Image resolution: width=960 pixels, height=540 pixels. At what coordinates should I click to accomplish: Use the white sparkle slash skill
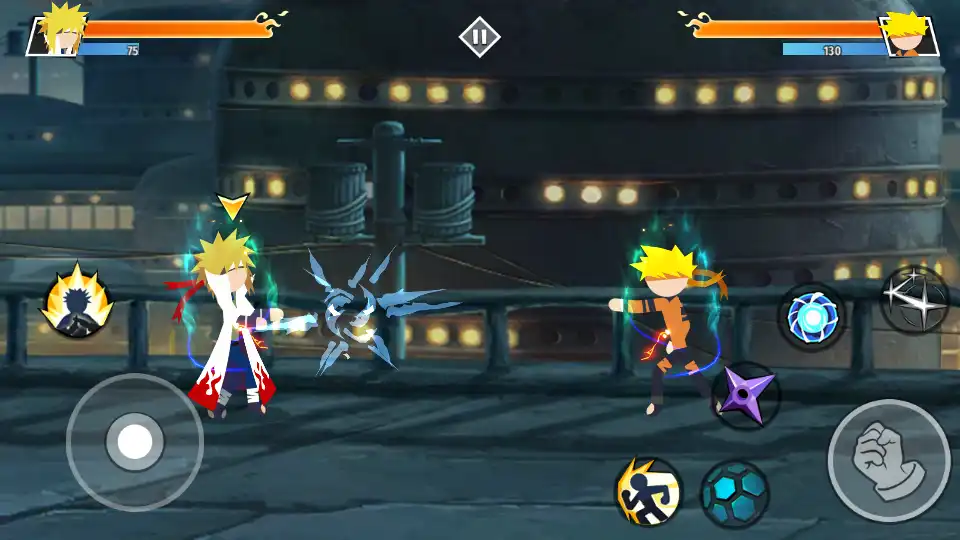(x=914, y=300)
